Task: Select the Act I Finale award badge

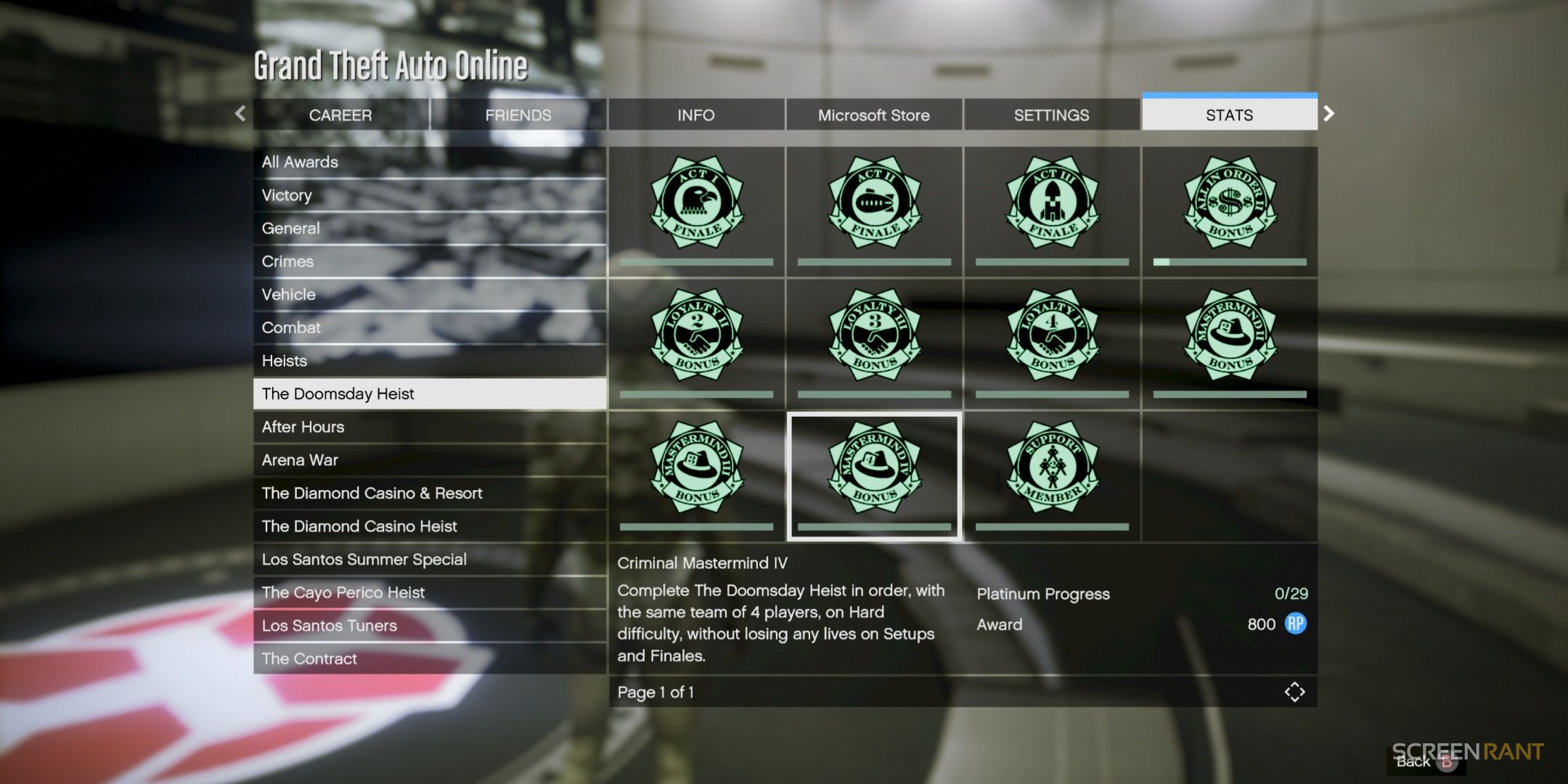Action: pyautogui.click(x=696, y=203)
